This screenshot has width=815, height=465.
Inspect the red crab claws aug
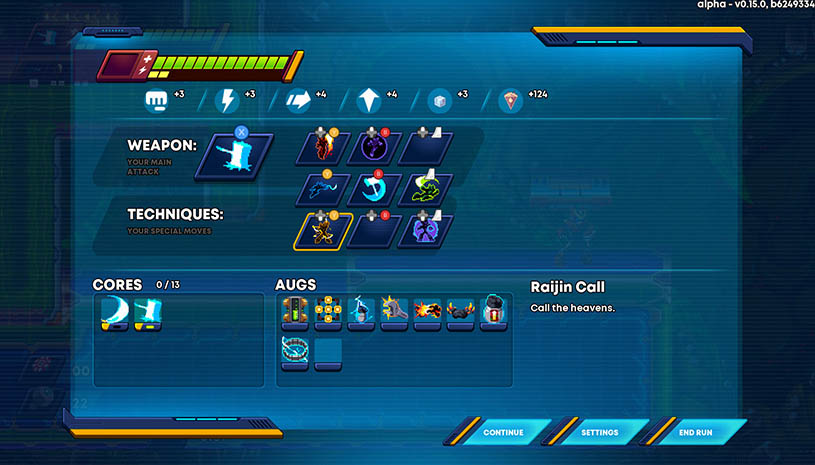click(x=460, y=312)
